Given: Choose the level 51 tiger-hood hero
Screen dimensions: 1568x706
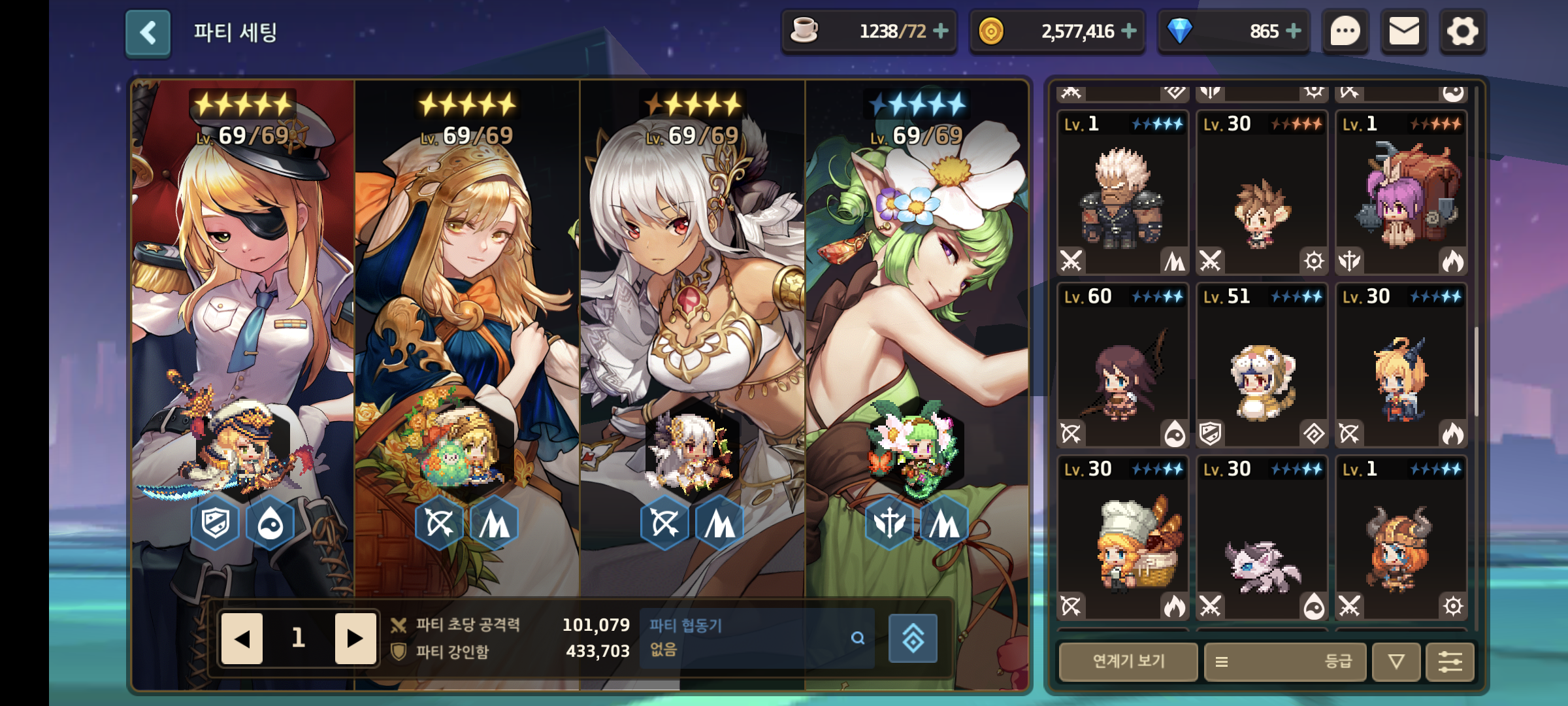Looking at the screenshot, I should [x=1262, y=366].
